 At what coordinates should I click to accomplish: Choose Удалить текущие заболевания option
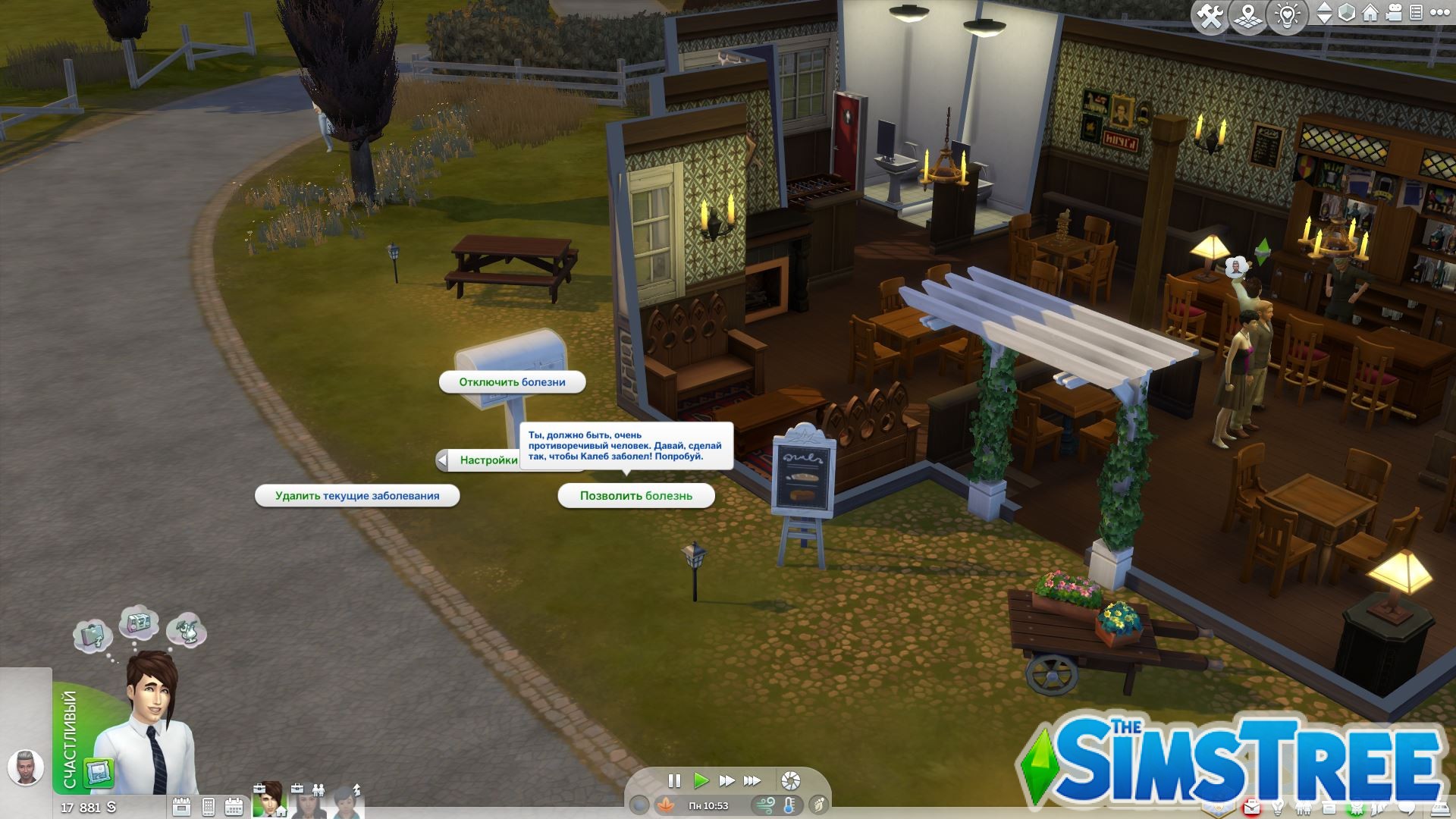(357, 495)
